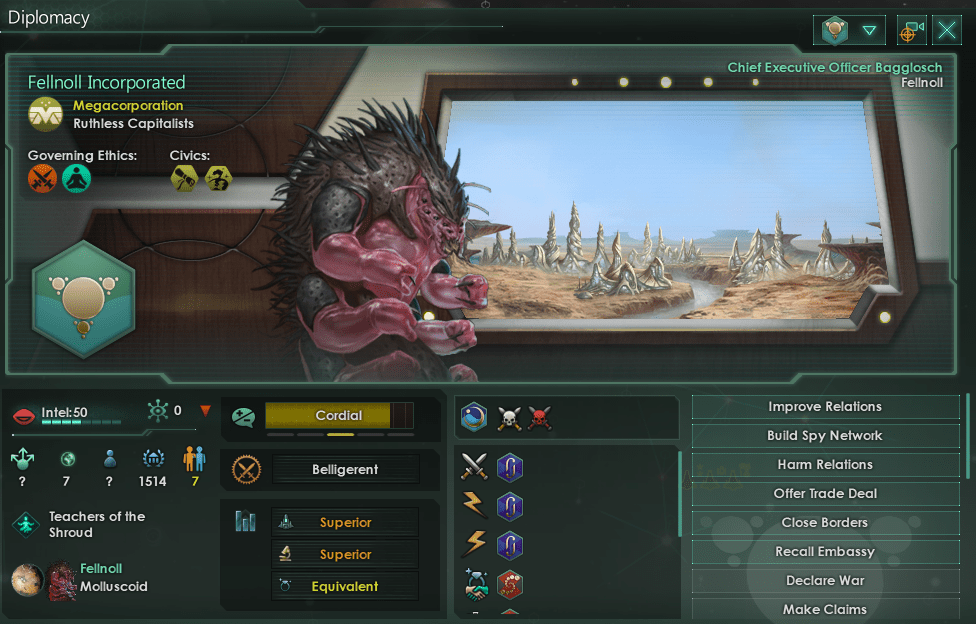This screenshot has height=624, width=976.
Task: Click the camera go-to empire button
Action: [x=909, y=31]
